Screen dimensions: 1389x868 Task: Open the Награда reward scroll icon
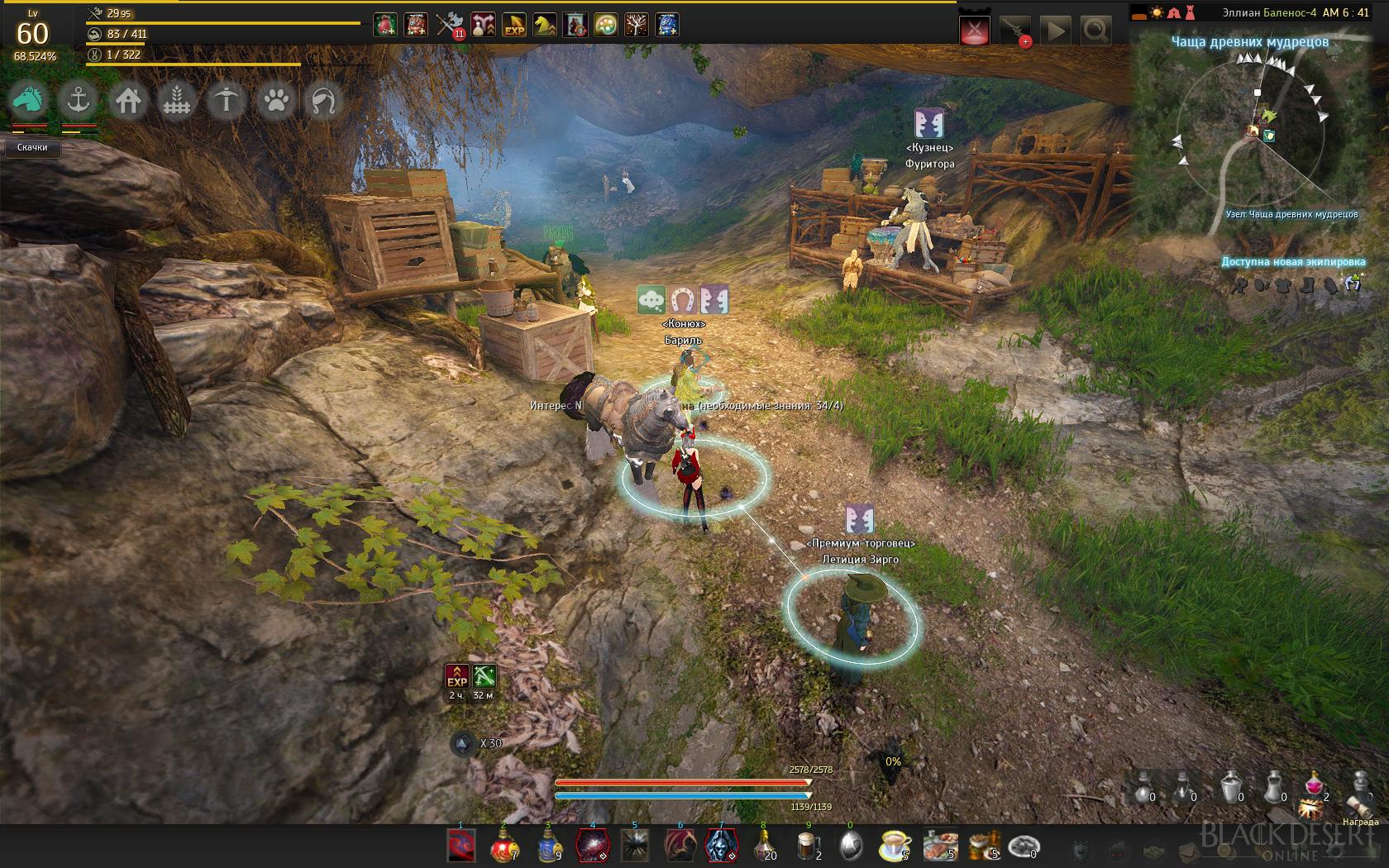pyautogui.click(x=1359, y=795)
